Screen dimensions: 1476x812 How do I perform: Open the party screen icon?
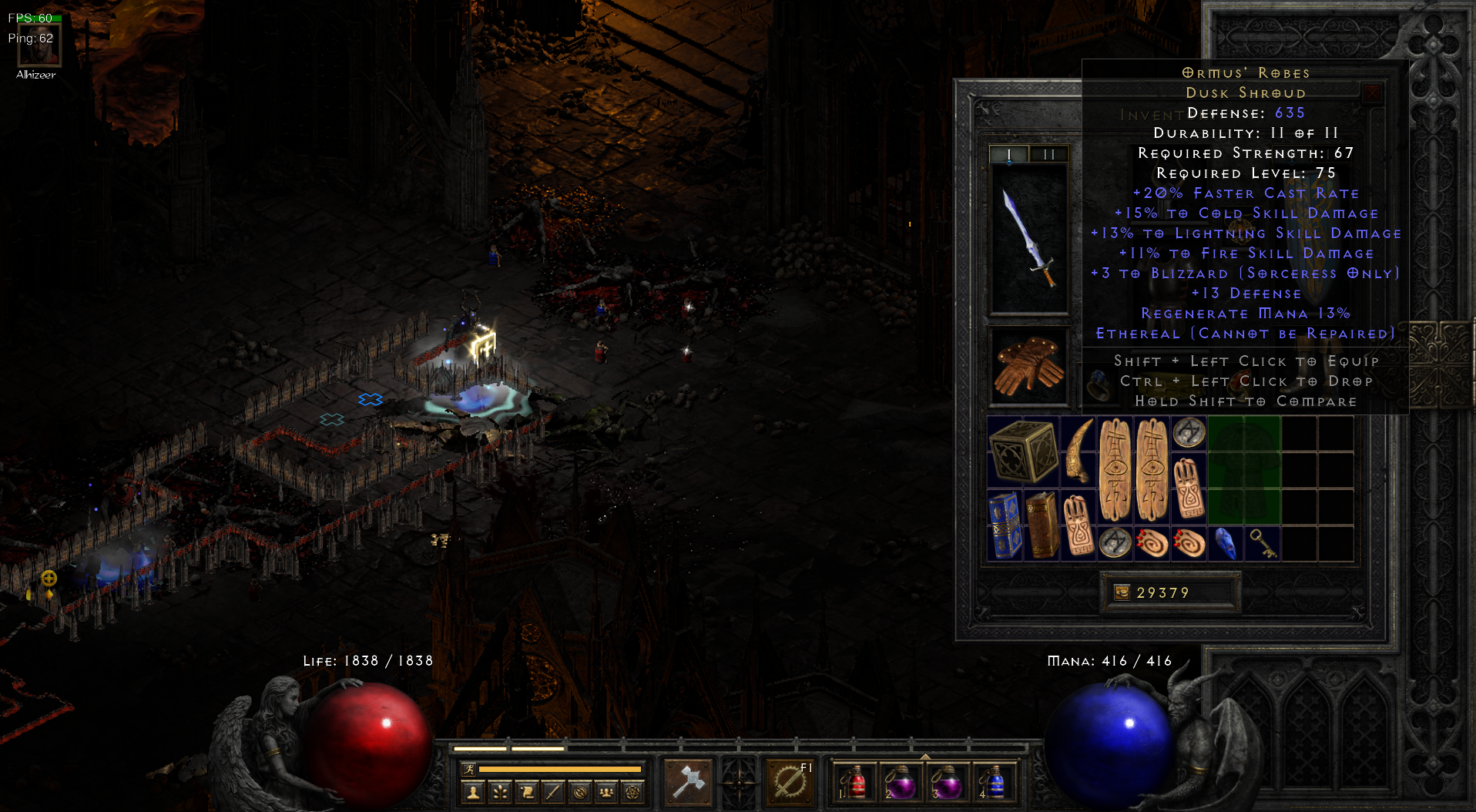point(606,791)
